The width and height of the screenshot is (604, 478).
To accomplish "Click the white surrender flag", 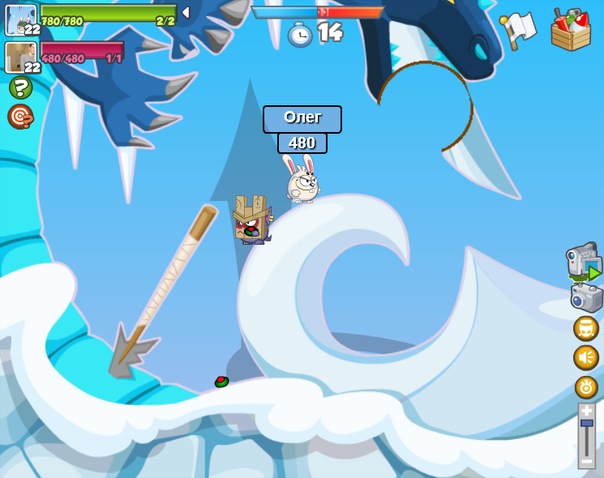I will (x=518, y=27).
